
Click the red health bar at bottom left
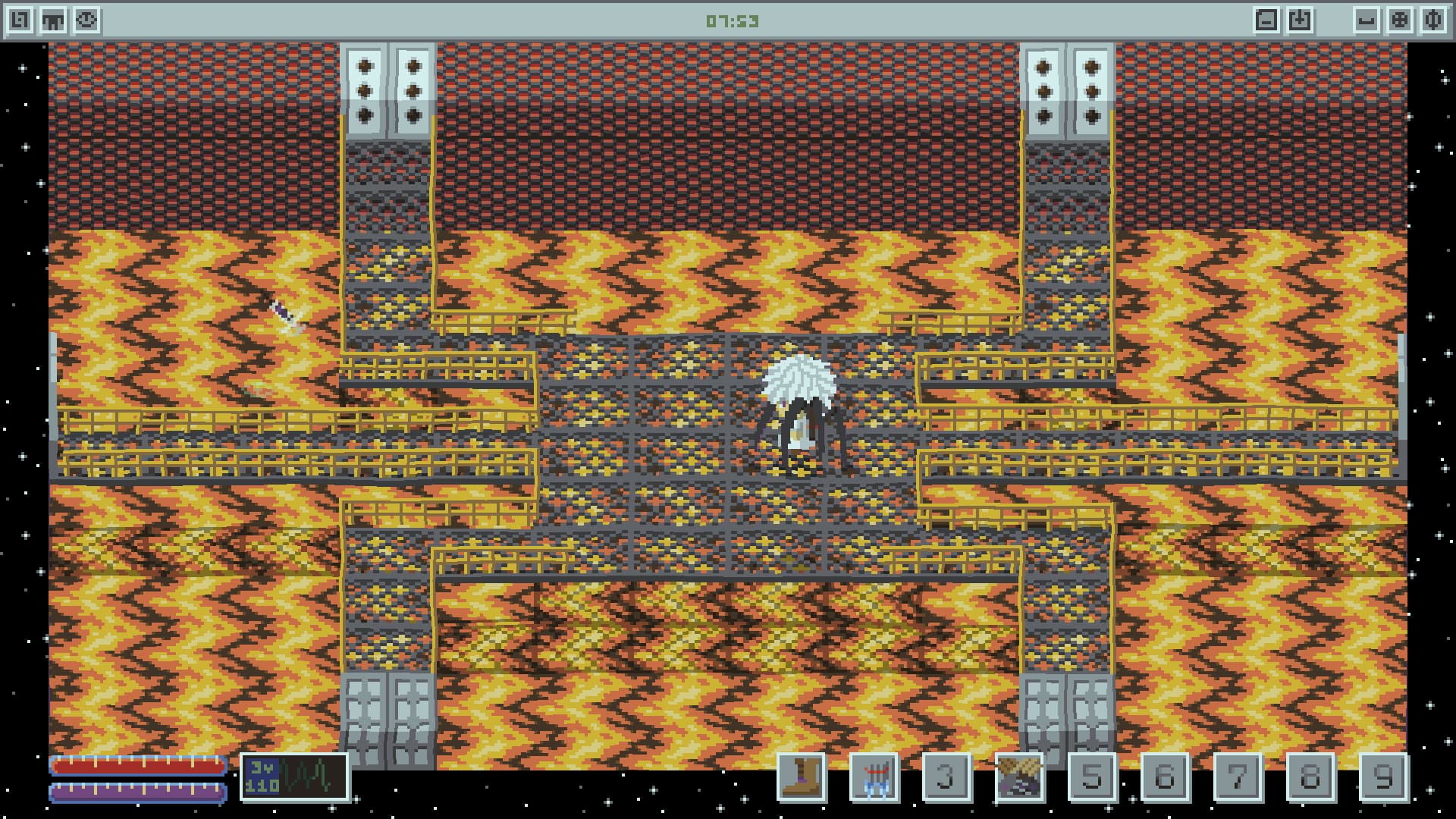(x=136, y=766)
